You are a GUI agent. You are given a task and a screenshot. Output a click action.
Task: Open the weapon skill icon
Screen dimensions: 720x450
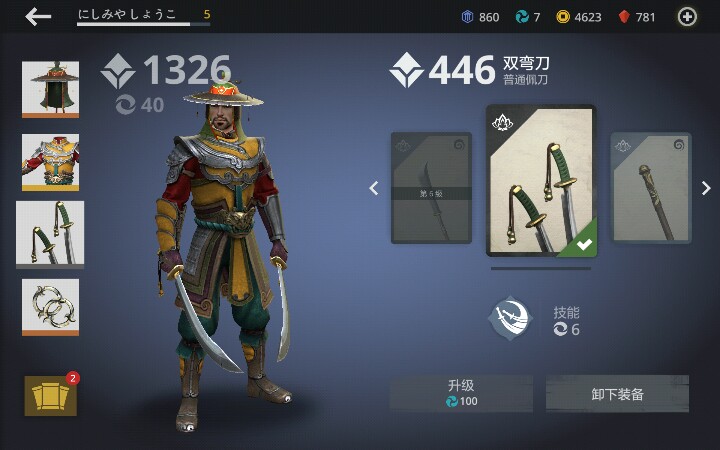point(509,319)
